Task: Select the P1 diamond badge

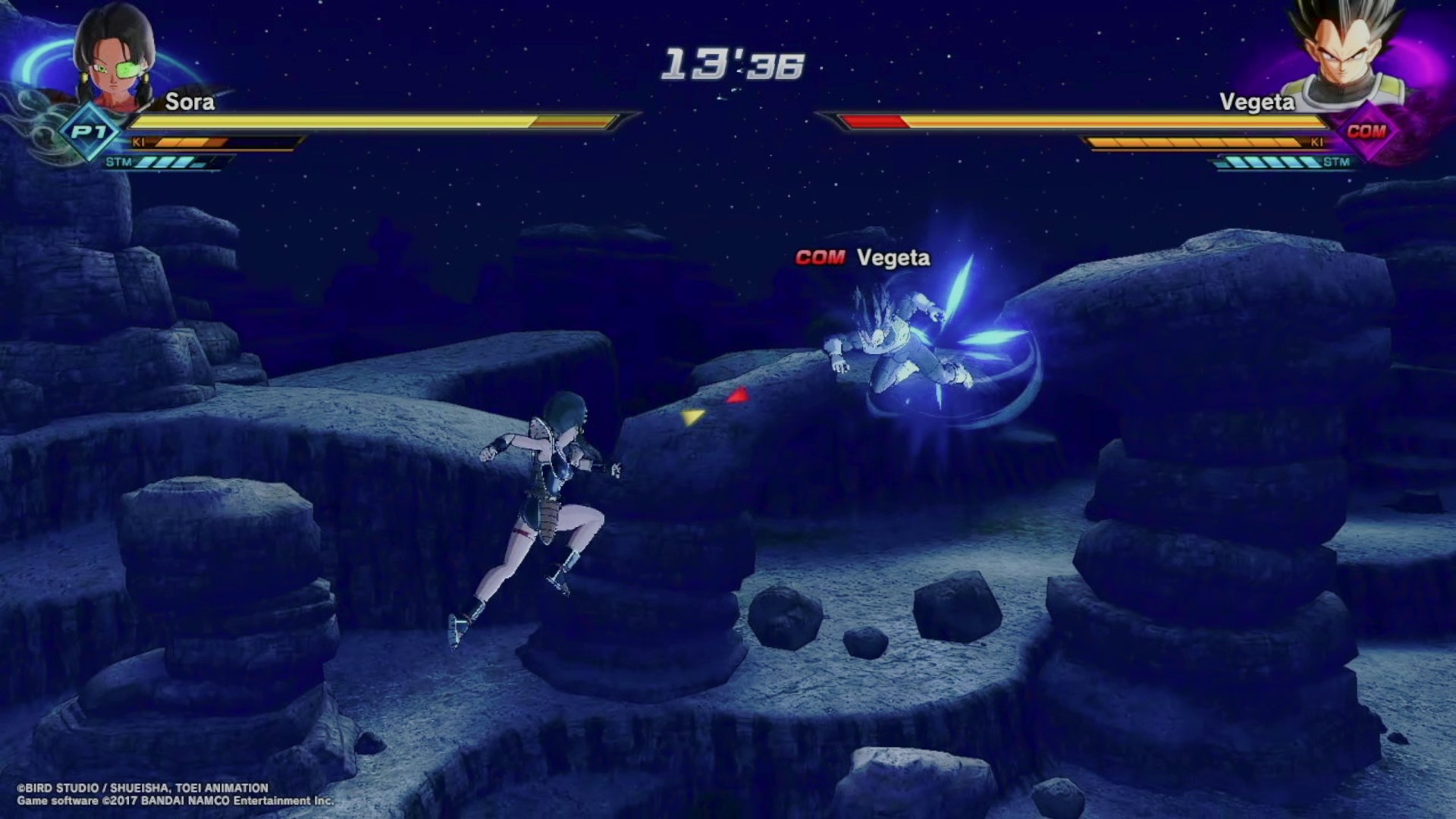Action: click(89, 132)
